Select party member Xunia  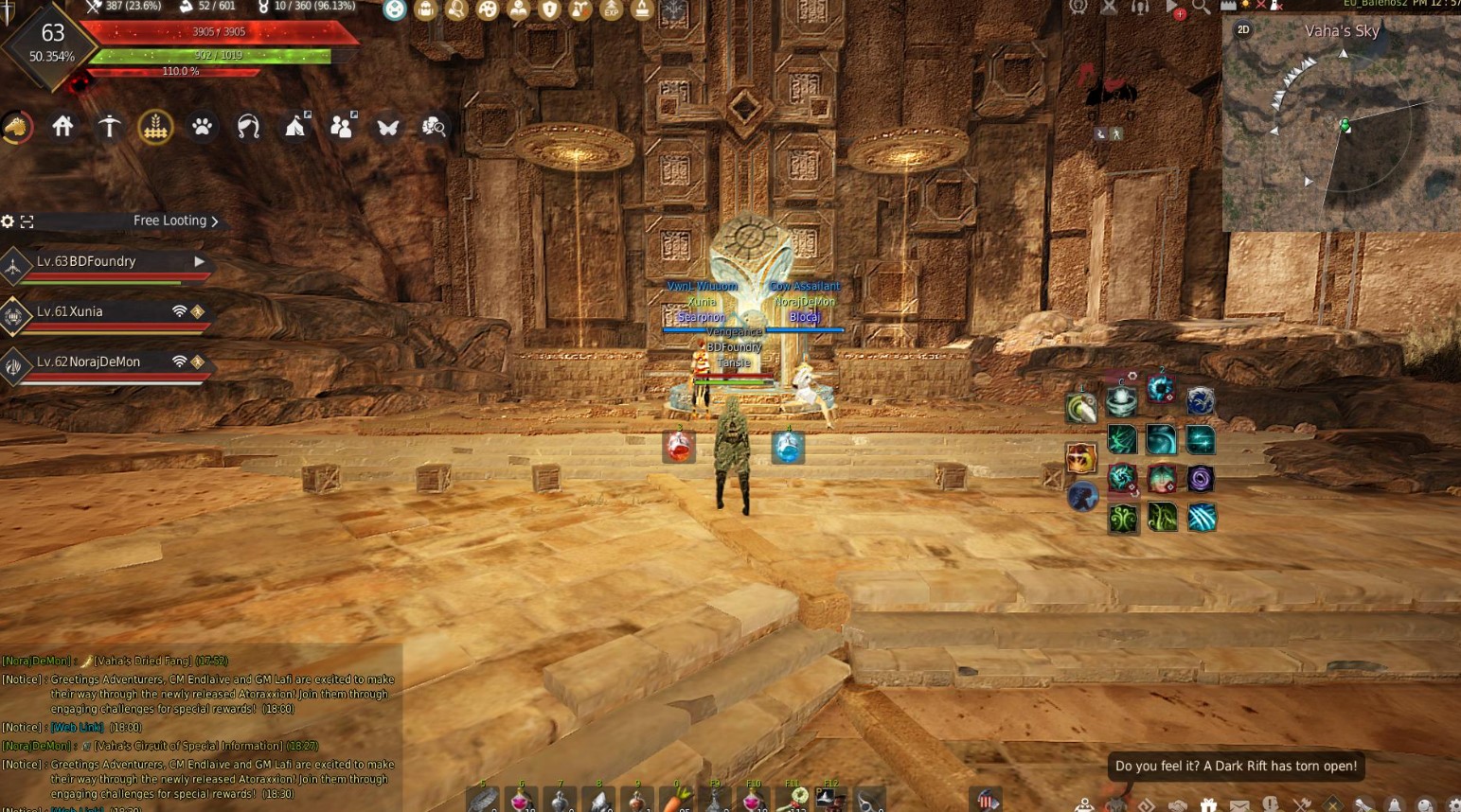click(x=104, y=312)
